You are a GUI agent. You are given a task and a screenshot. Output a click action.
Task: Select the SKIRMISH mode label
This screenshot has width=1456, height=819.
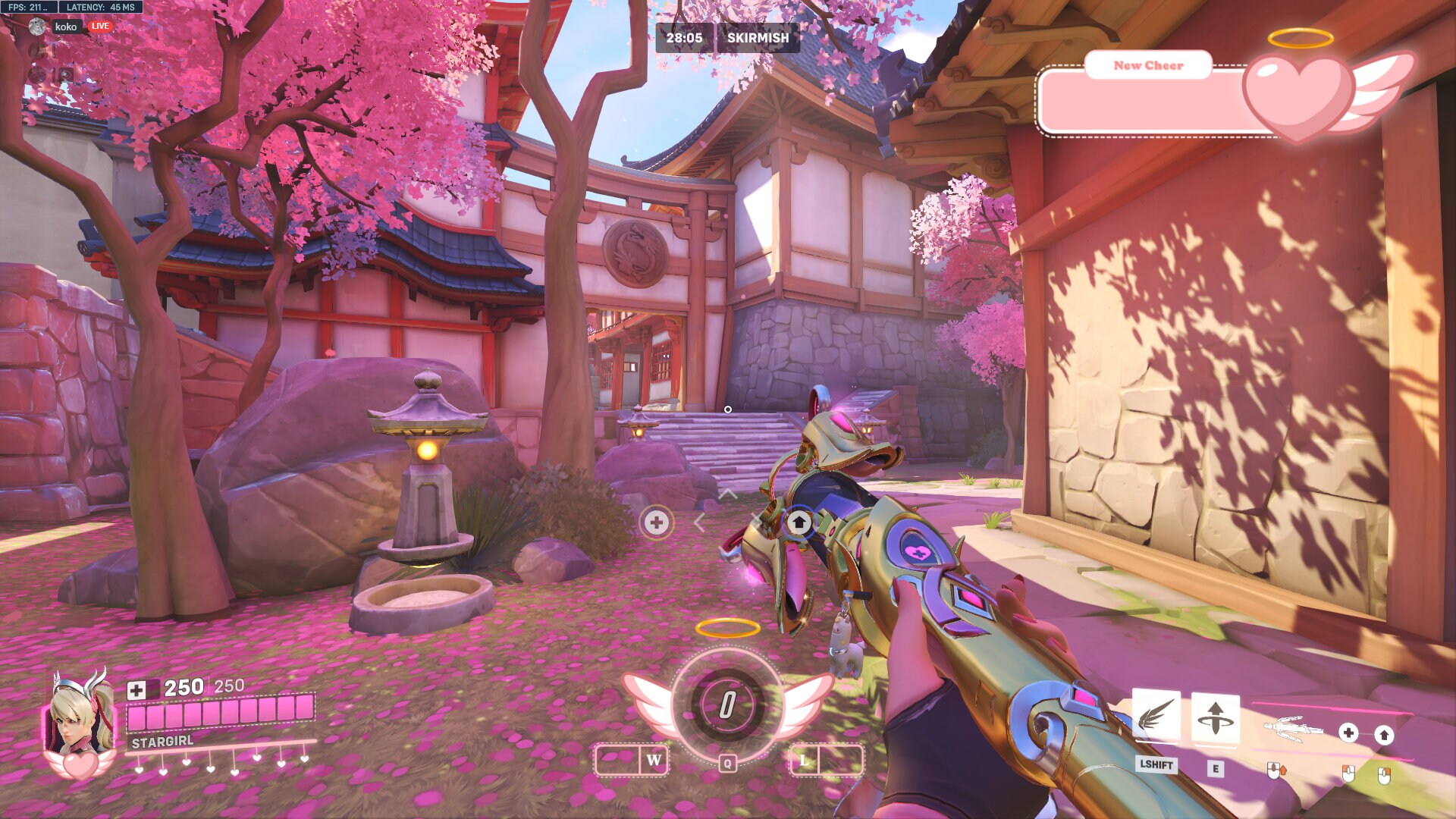(x=758, y=38)
